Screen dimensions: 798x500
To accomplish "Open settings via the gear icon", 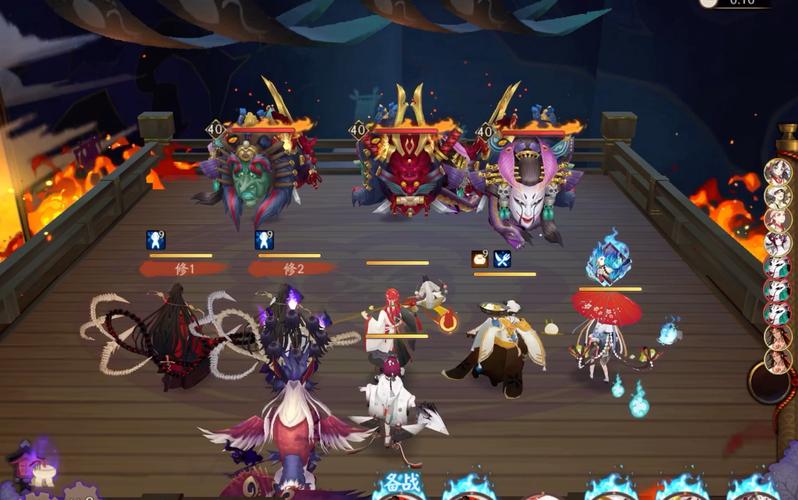I will pyautogui.click(x=79, y=492).
